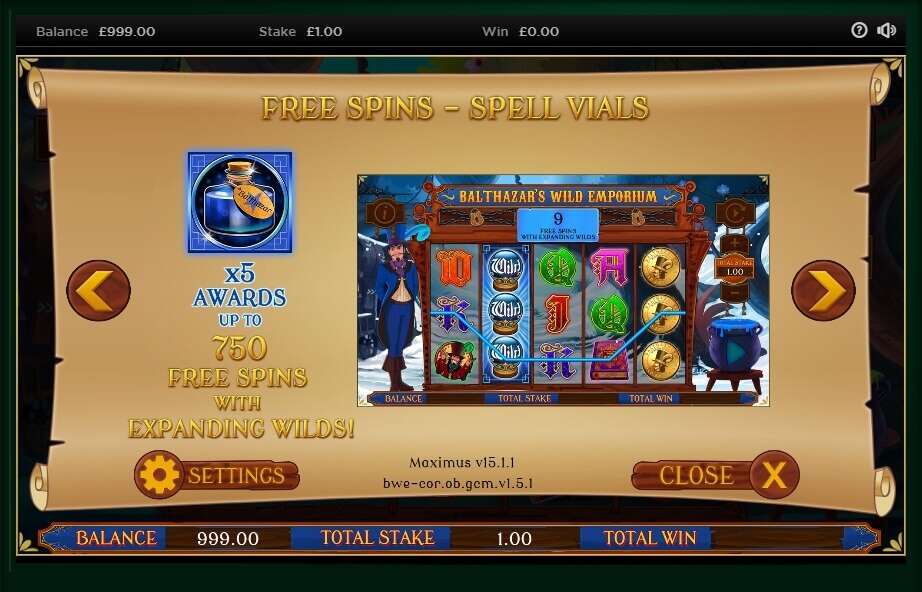This screenshot has height=592, width=922.
Task: Close the paytable info scroll
Action: click(715, 475)
